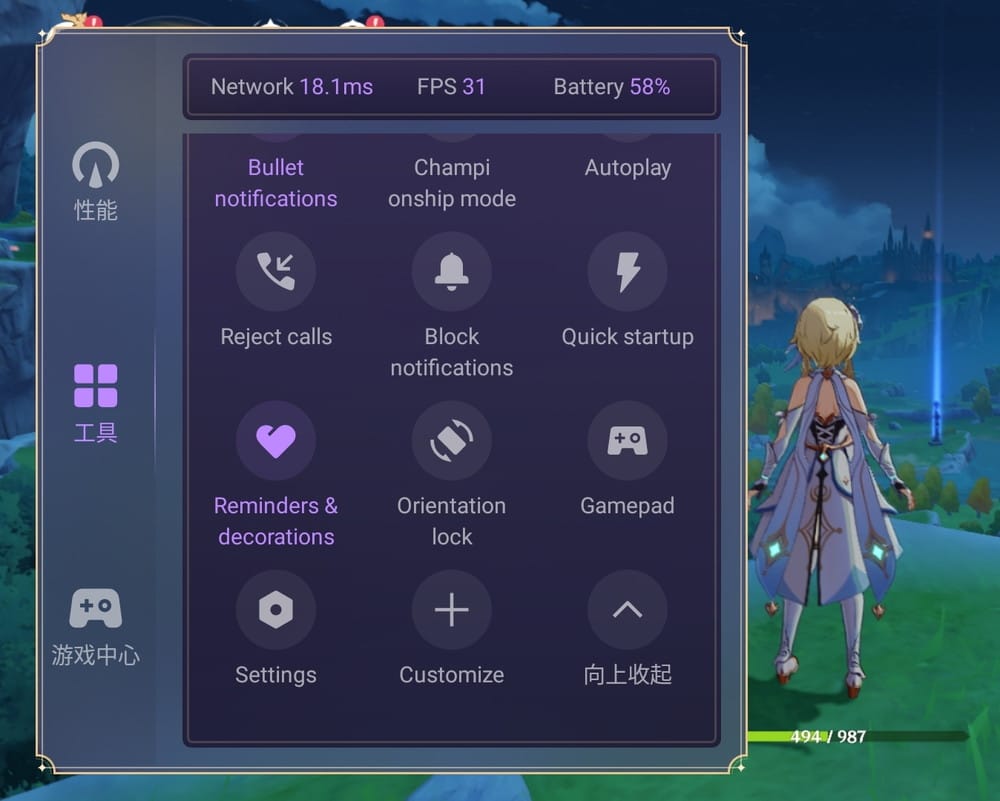Toggle the Reject calls option
Image resolution: width=1000 pixels, height=801 pixels.
tap(276, 272)
